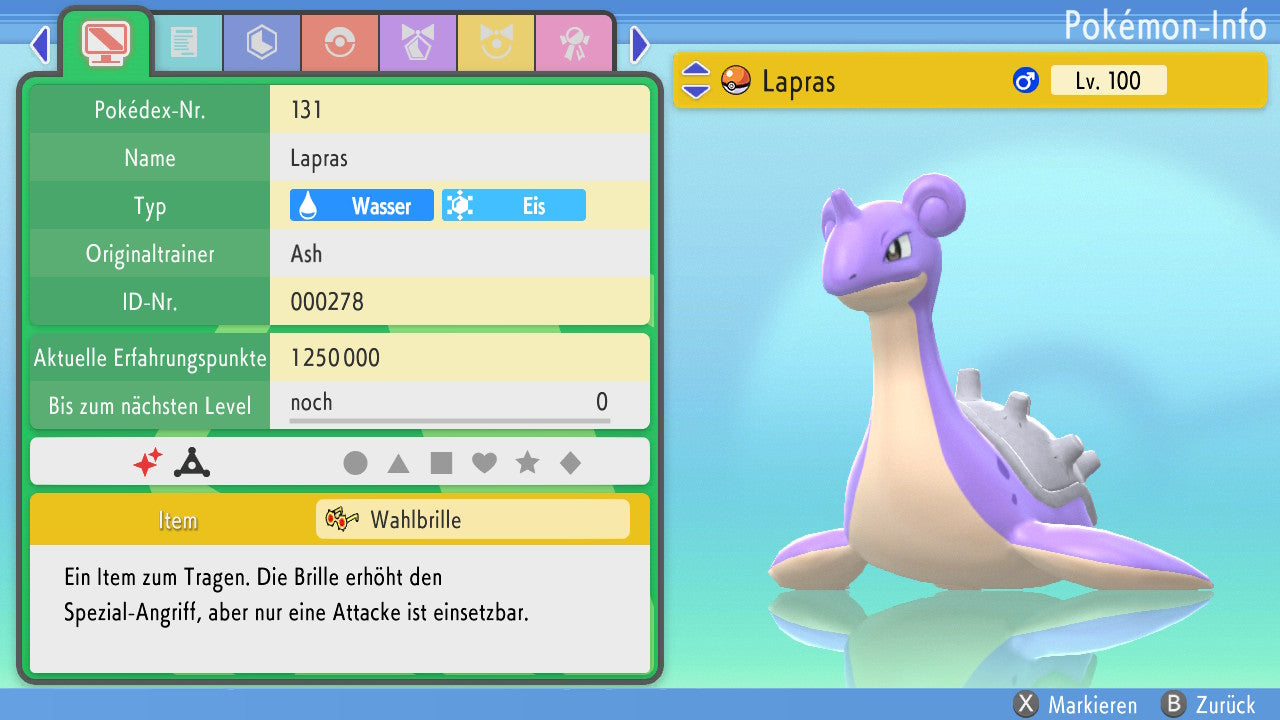Toggle the star marking

[x=527, y=463]
